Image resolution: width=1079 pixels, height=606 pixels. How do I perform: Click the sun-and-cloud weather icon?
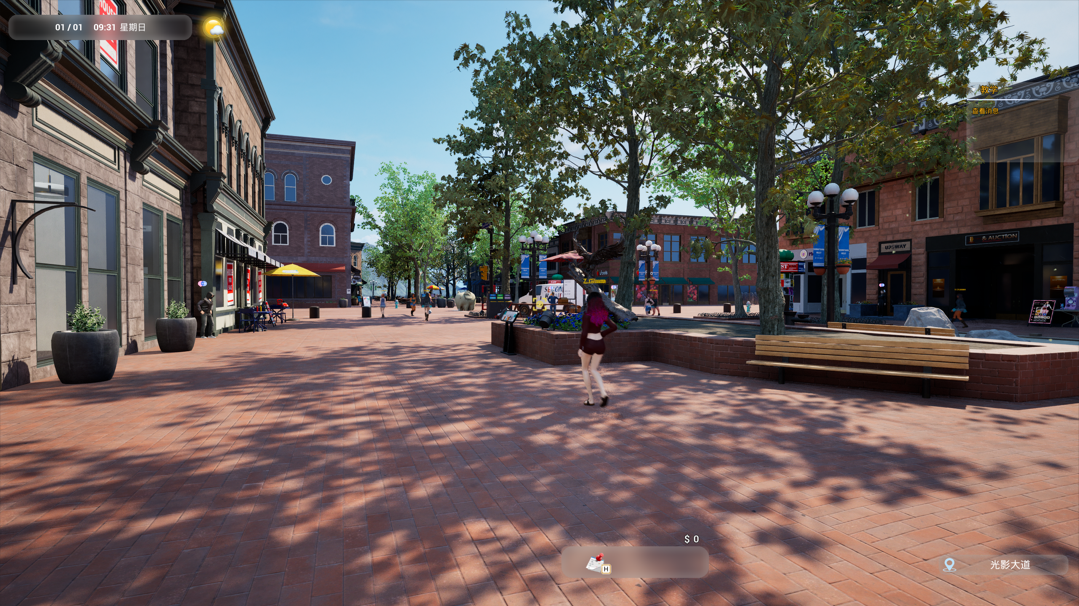click(x=213, y=28)
